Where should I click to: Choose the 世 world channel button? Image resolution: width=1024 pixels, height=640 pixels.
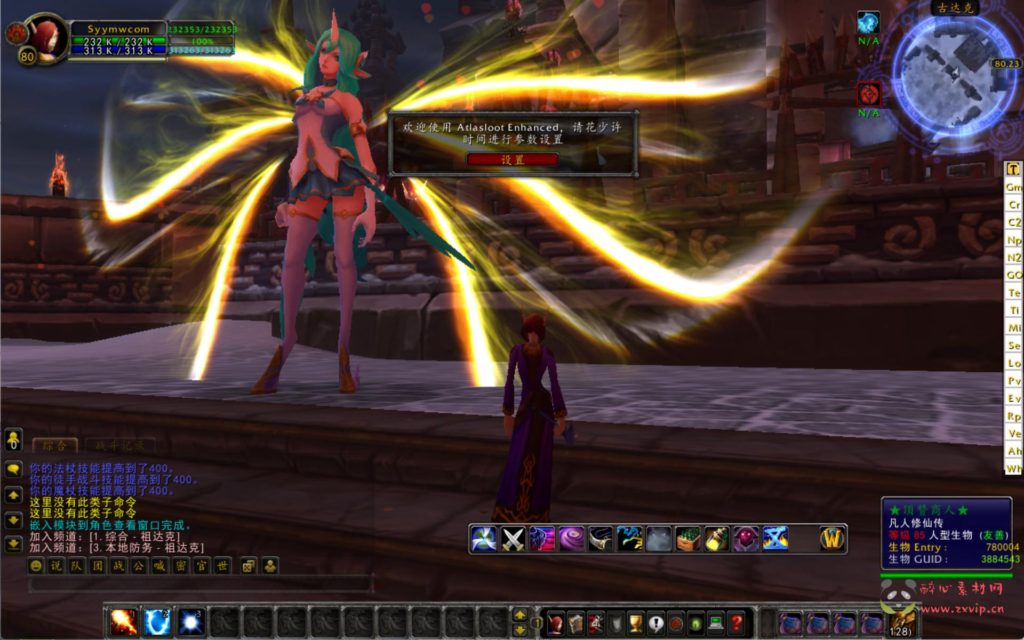tap(223, 566)
